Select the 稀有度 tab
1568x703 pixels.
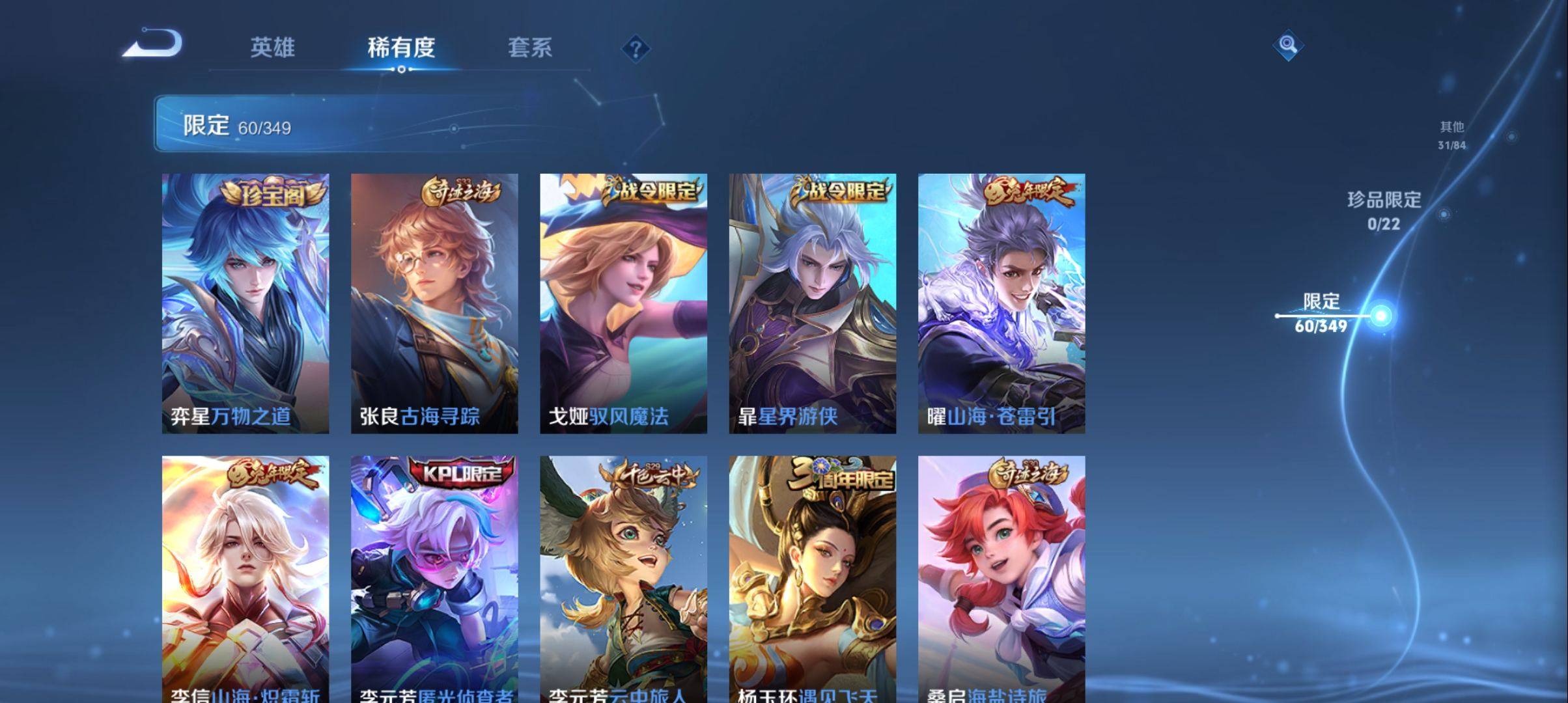401,48
